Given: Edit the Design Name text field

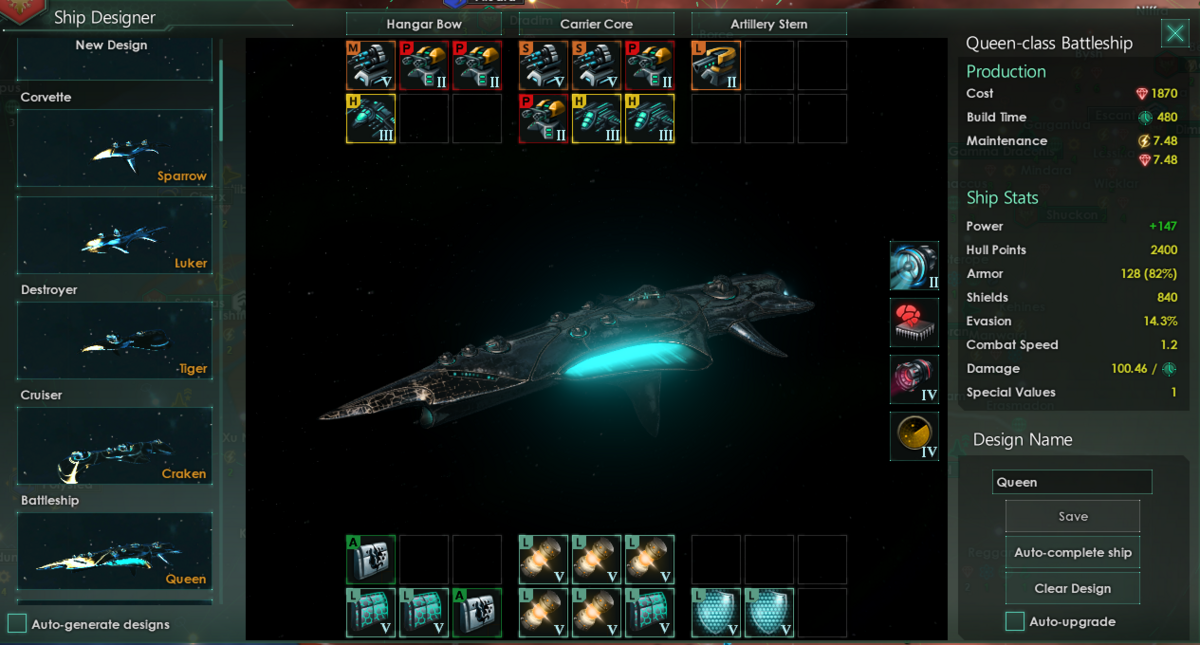Looking at the screenshot, I should [x=1072, y=482].
